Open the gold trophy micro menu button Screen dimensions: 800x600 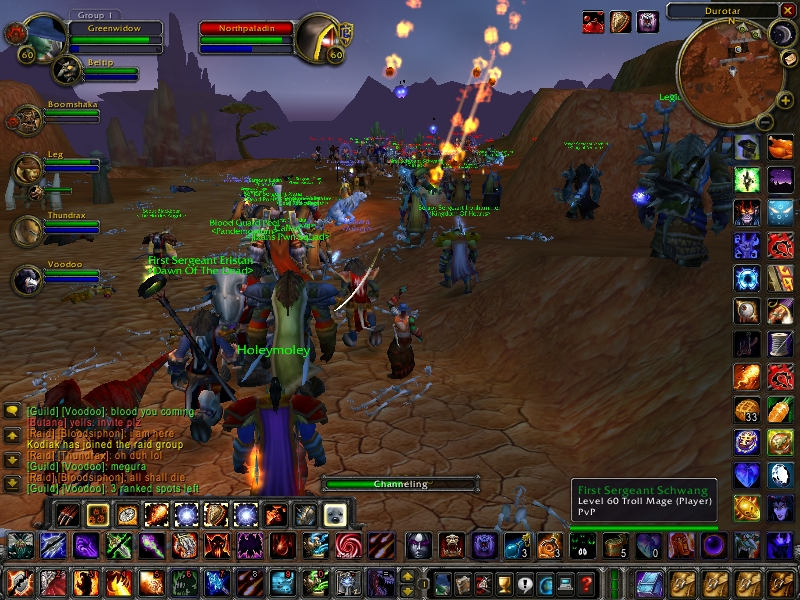503,583
